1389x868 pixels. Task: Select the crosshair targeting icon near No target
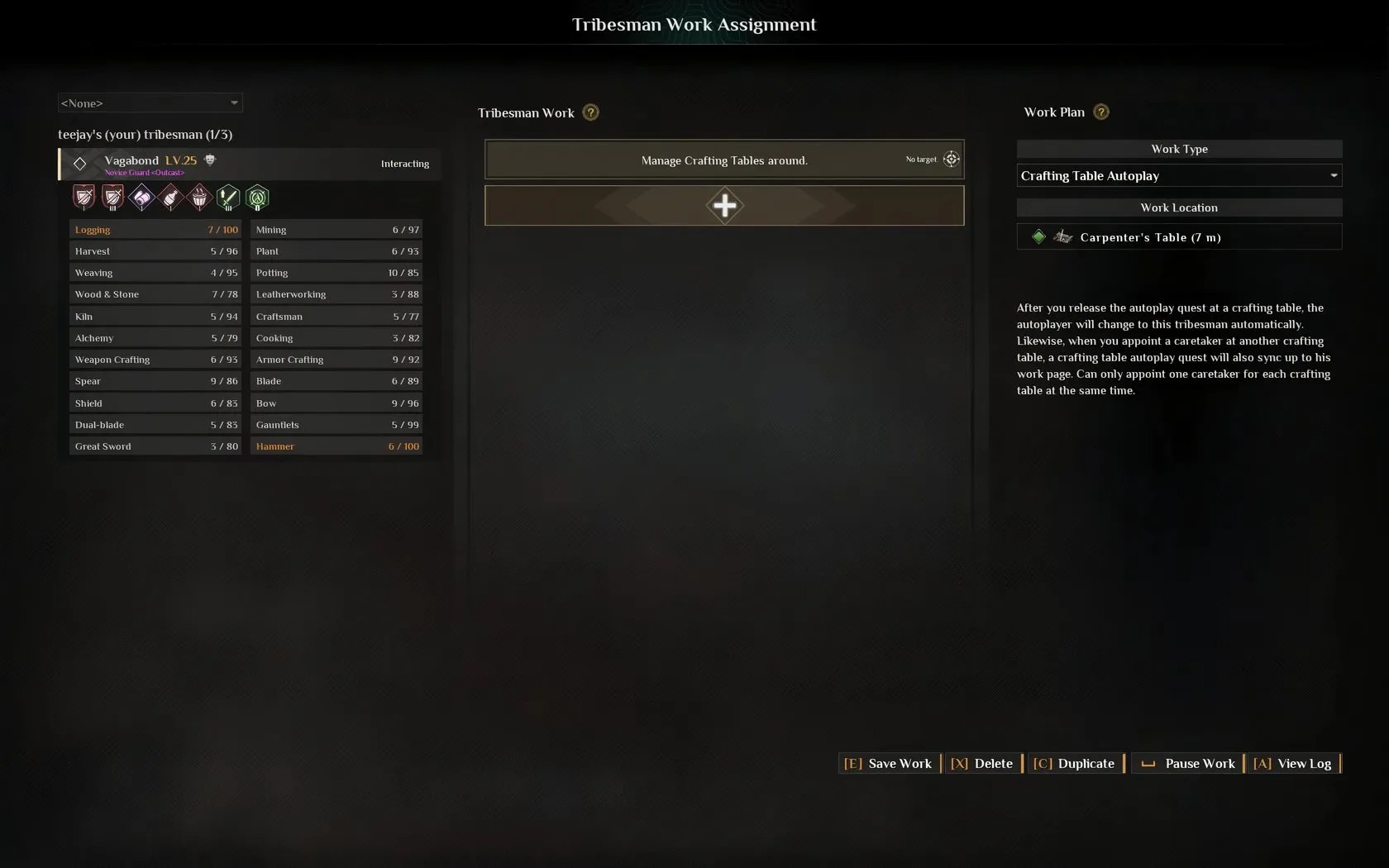click(x=952, y=159)
